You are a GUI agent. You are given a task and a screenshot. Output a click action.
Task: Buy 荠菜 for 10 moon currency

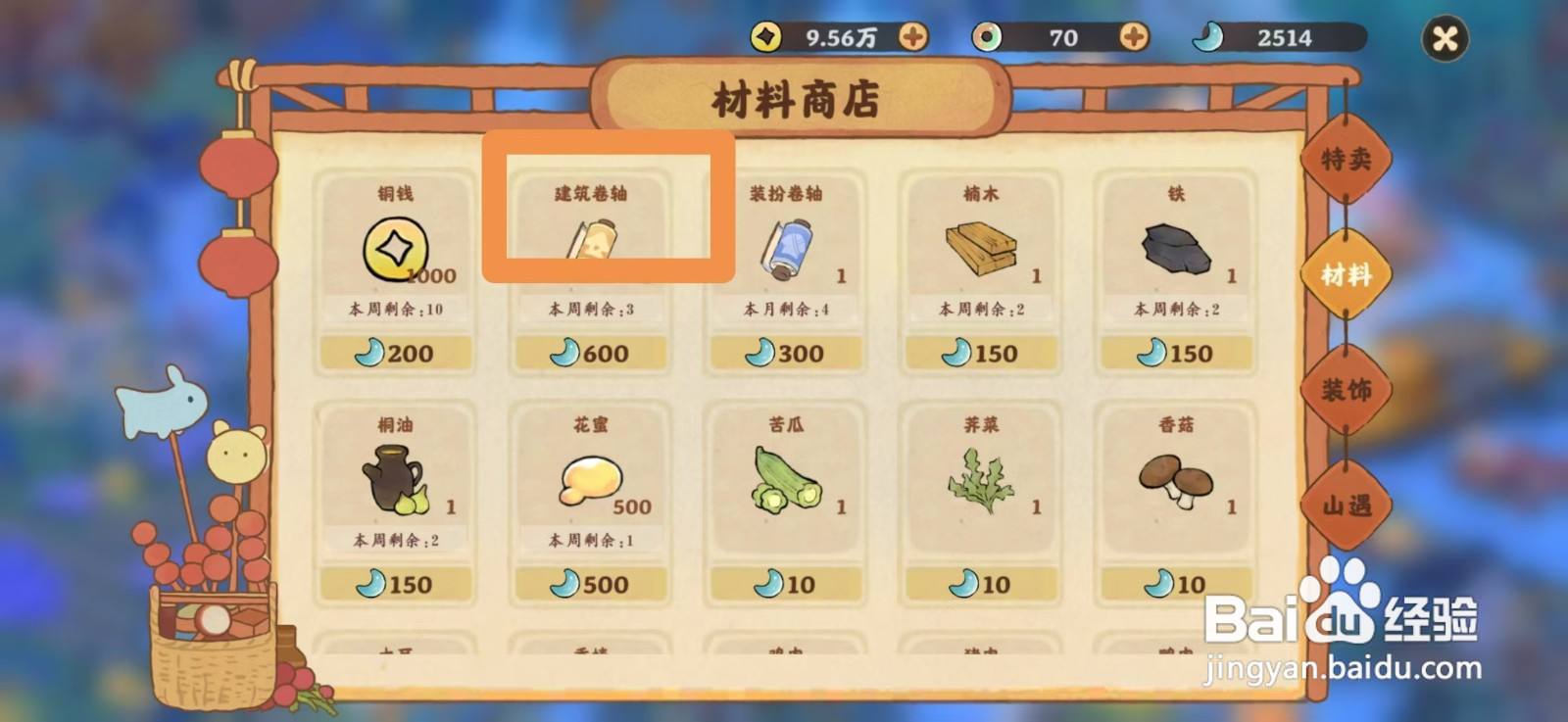click(978, 584)
